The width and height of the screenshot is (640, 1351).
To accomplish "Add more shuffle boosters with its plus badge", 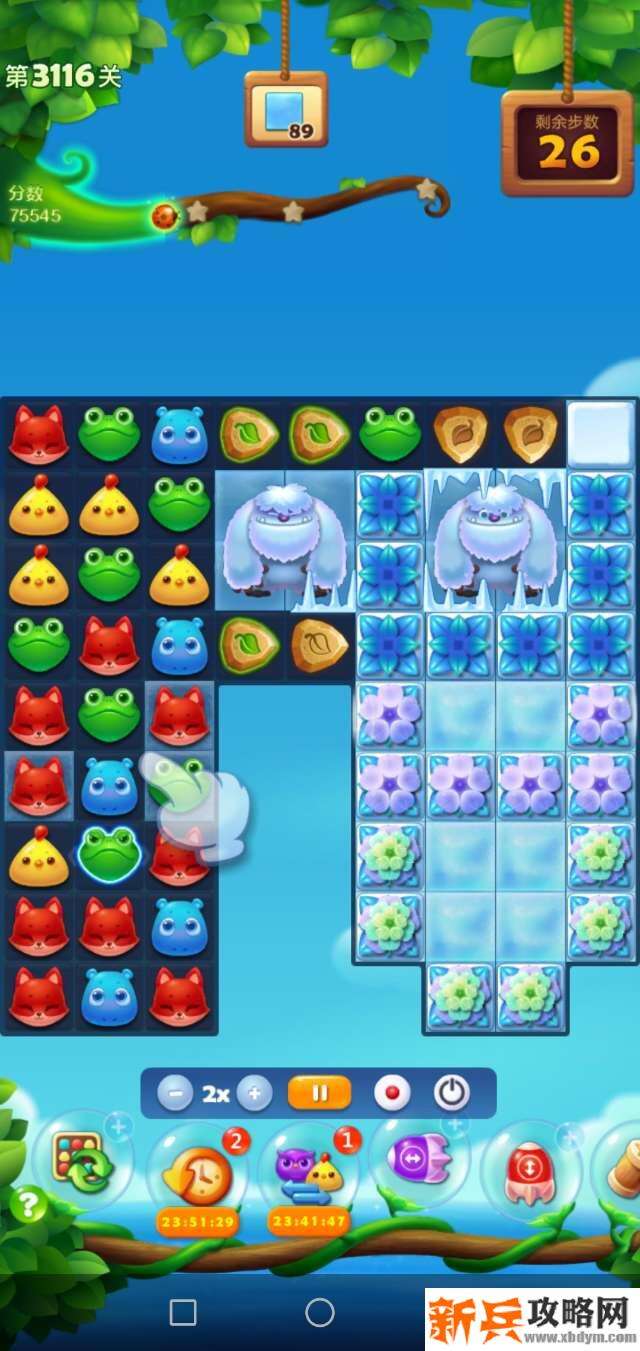I will (118, 1128).
